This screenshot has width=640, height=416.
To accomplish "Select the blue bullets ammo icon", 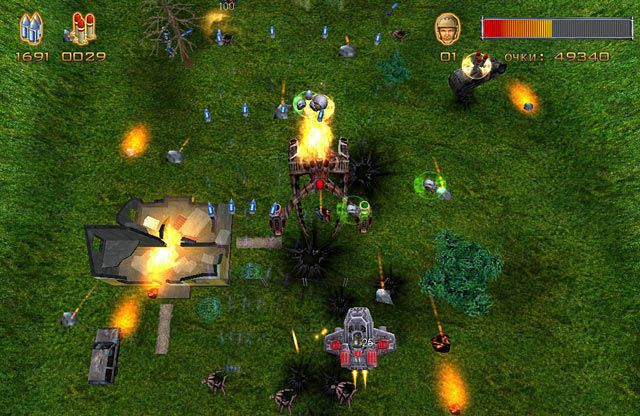I will [31, 28].
